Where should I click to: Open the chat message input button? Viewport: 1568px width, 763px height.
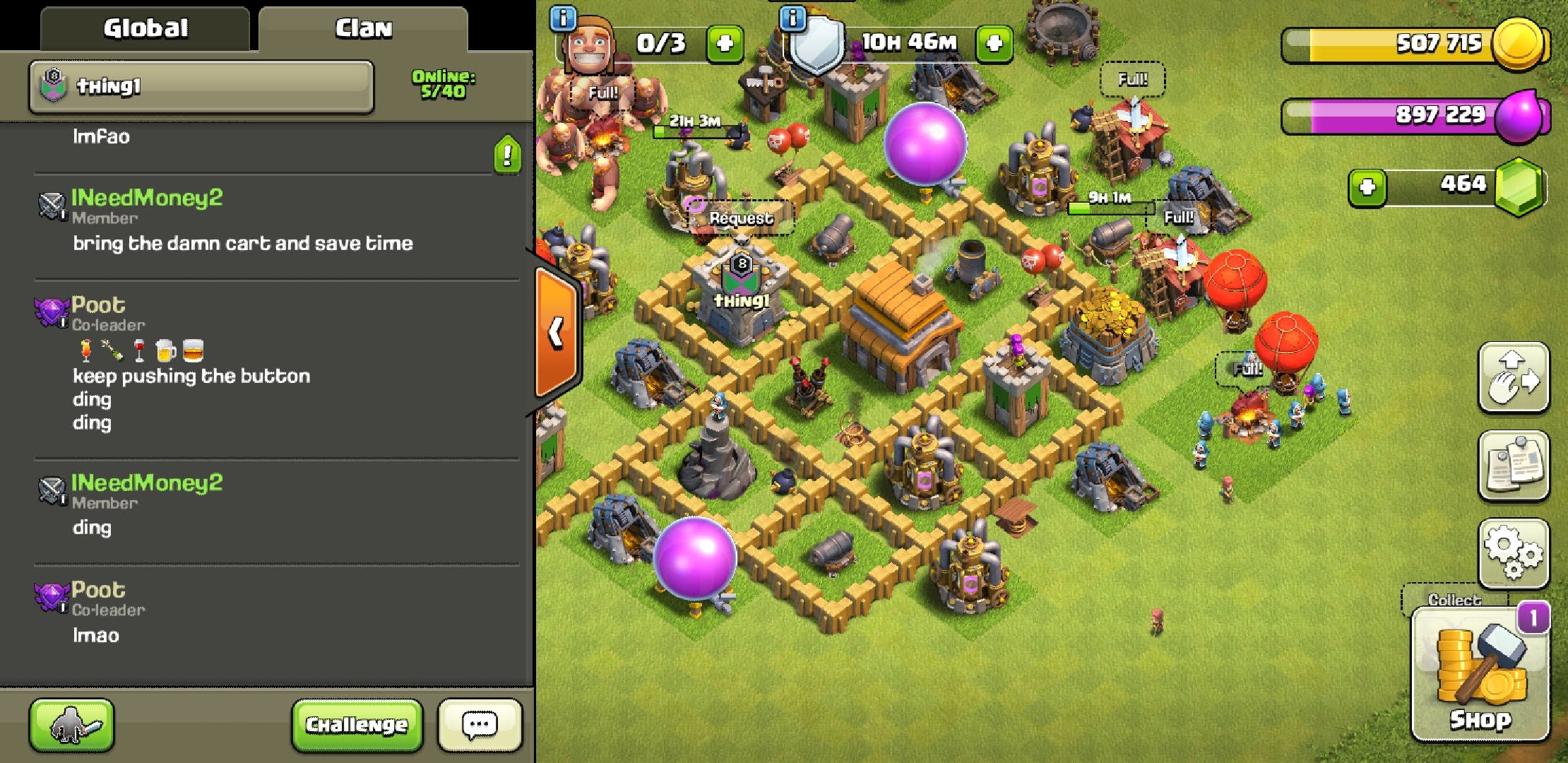pos(480,725)
